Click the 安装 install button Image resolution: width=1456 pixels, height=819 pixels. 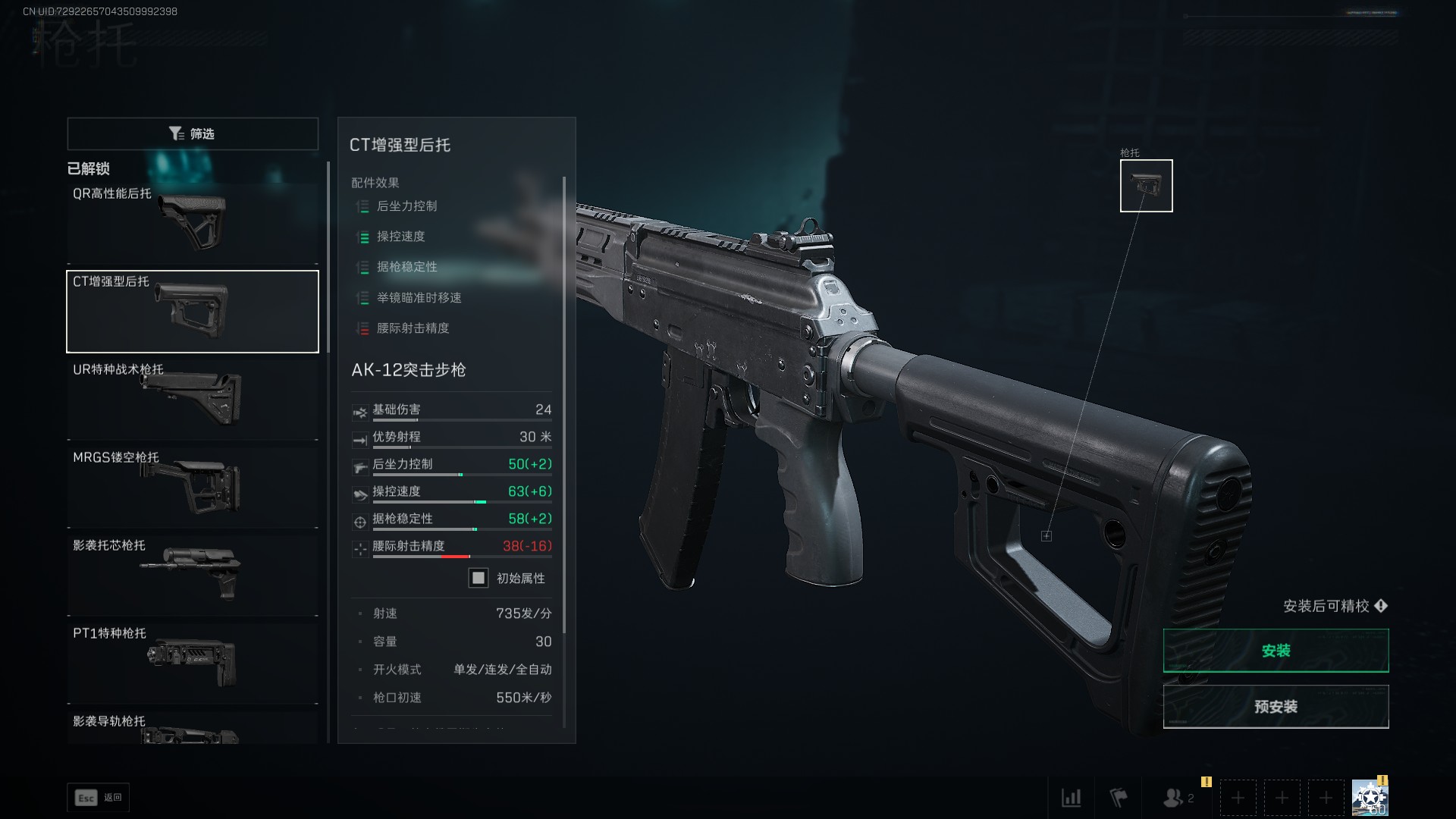1276,650
